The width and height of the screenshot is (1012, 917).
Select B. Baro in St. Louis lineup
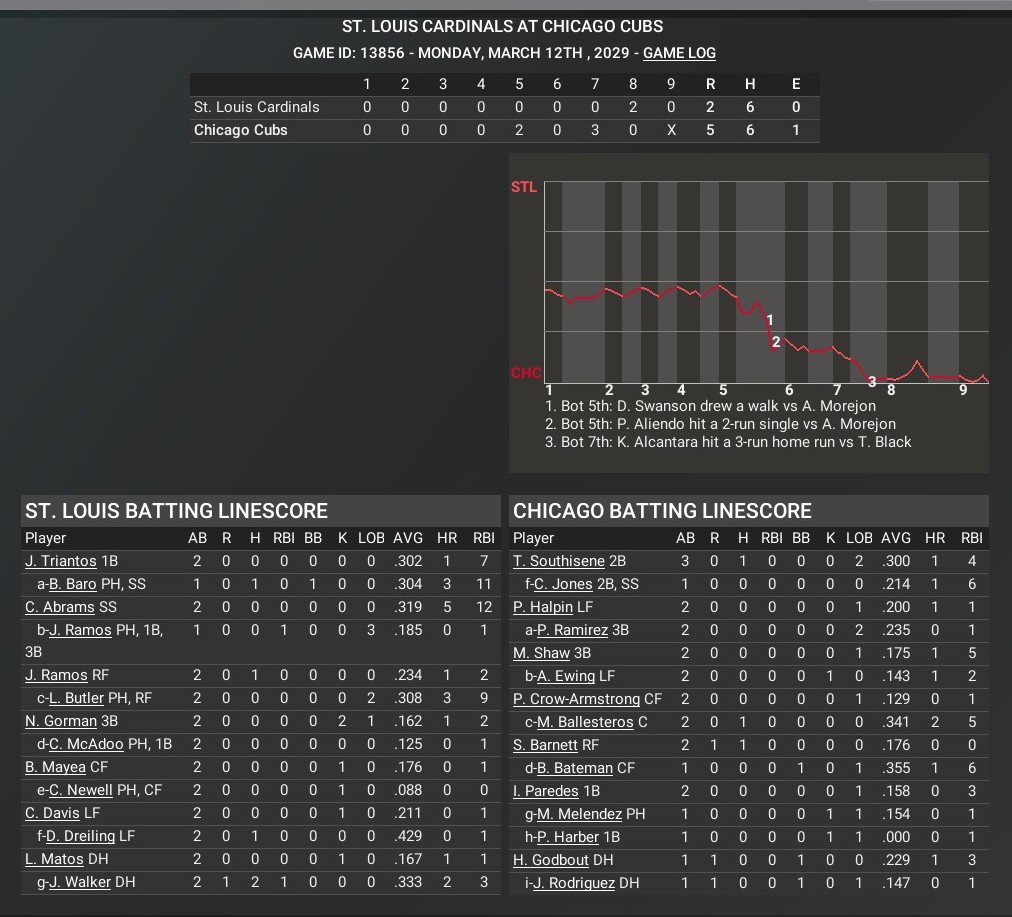click(x=72, y=584)
